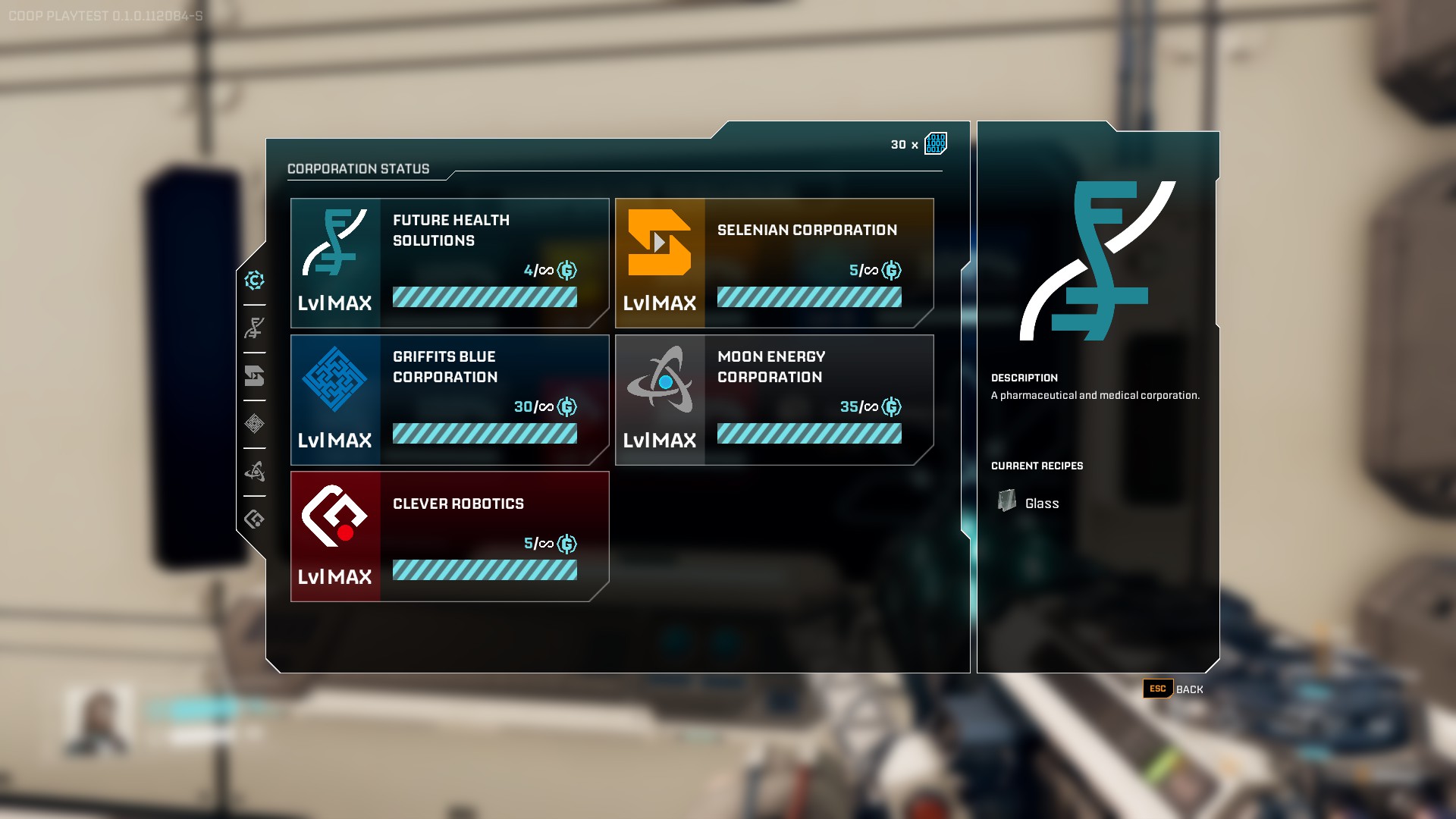Go back using the Back button
Image resolution: width=1456 pixels, height=819 pixels.
coord(1173,689)
